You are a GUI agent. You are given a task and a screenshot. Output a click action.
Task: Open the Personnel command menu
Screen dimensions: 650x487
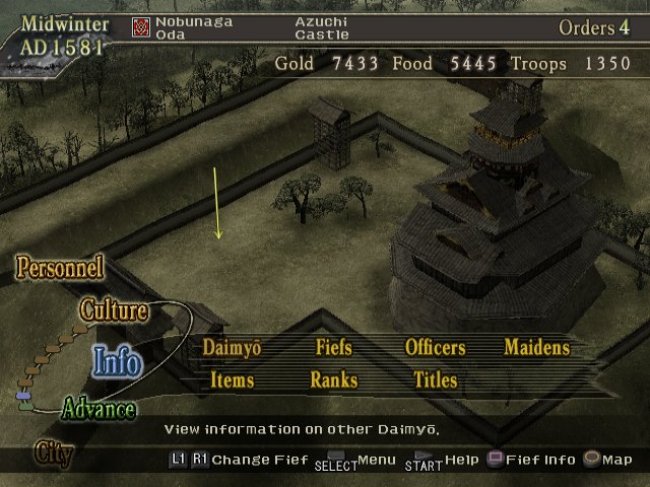(x=60, y=267)
